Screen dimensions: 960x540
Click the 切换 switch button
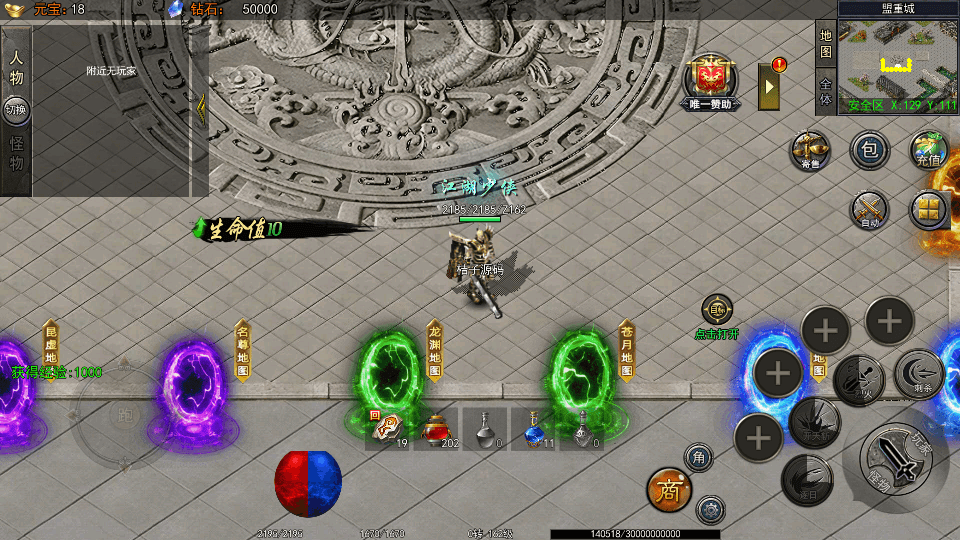[x=16, y=109]
